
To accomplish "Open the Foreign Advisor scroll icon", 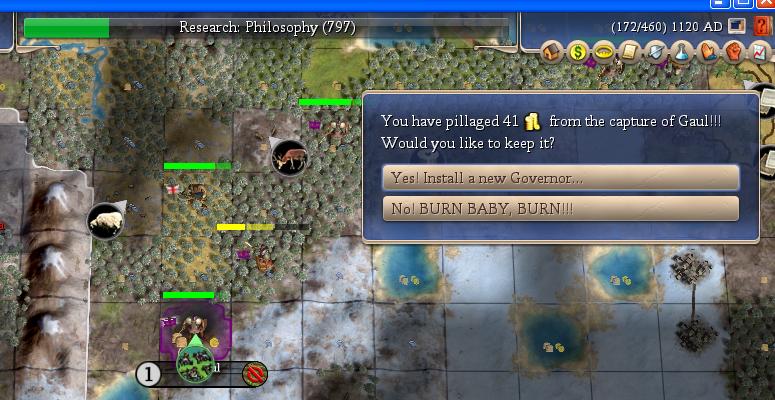I will click(x=629, y=50).
